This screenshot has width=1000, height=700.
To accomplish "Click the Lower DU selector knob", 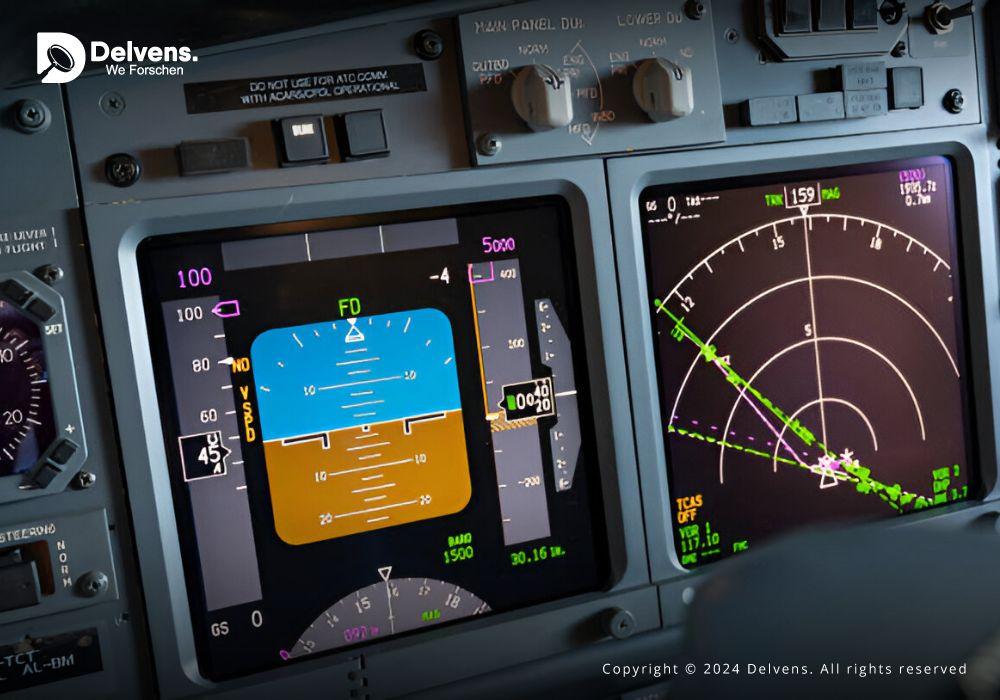I will tap(662, 89).
